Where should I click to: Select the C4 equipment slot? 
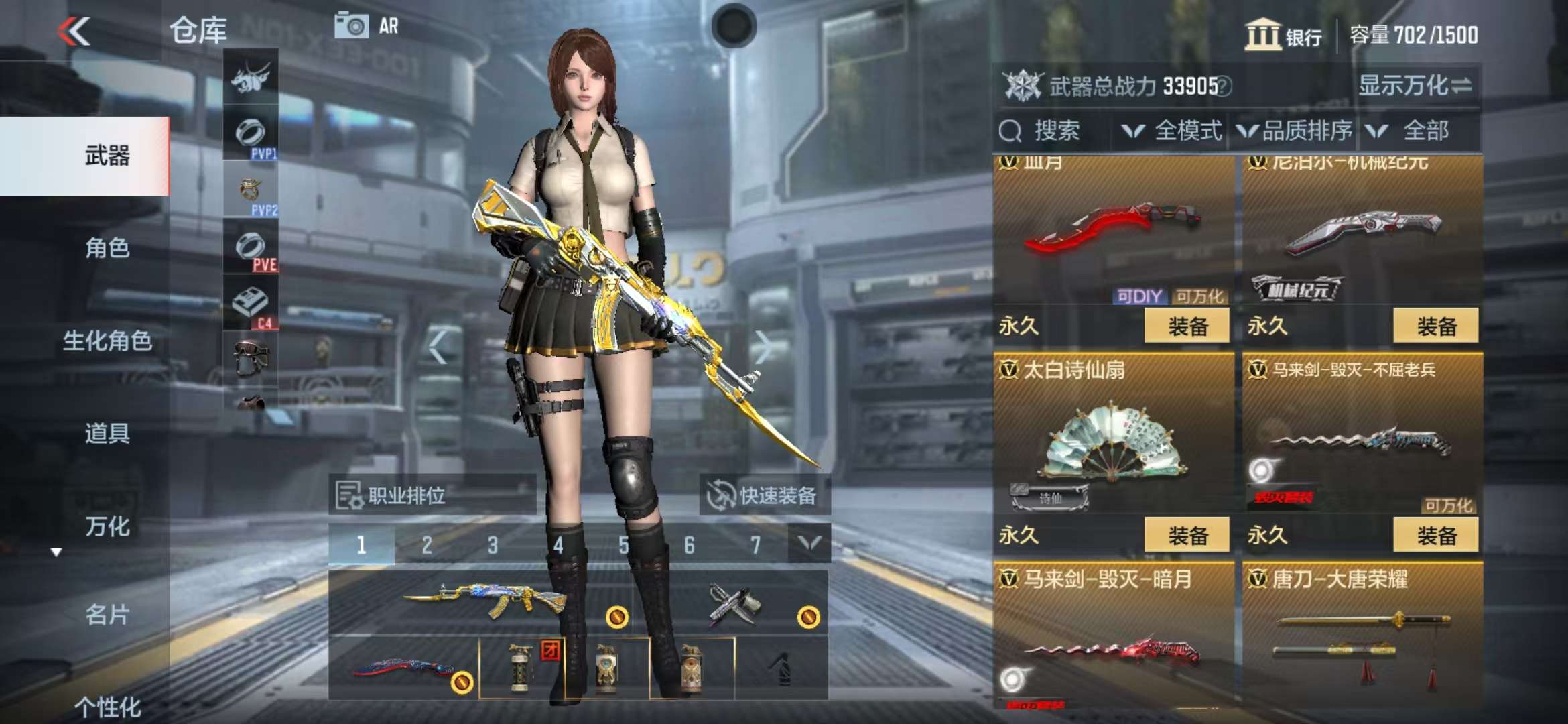click(x=251, y=304)
